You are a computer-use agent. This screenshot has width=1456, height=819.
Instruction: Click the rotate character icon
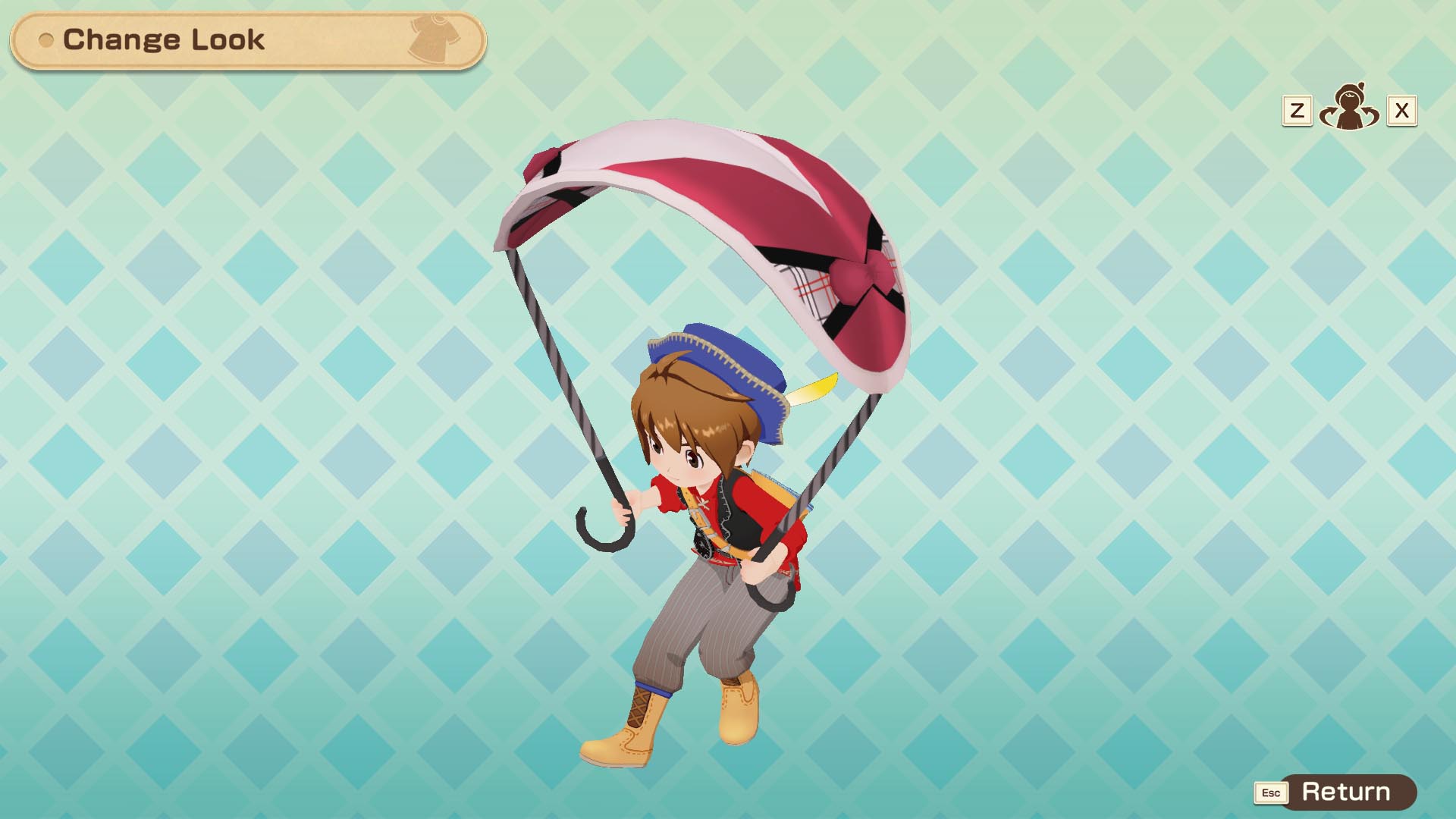click(1349, 108)
